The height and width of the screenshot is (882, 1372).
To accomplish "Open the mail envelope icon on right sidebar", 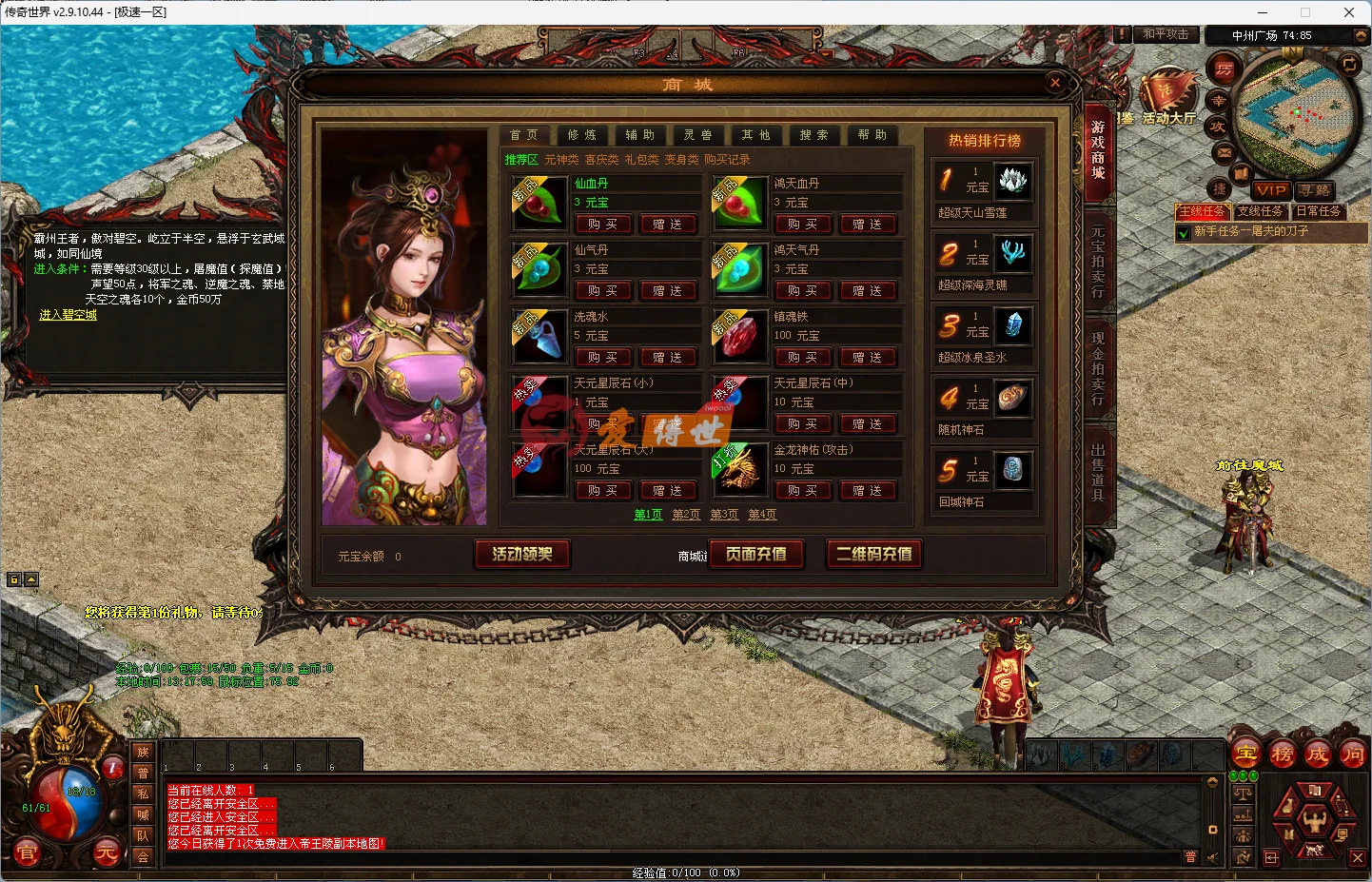I will tap(1224, 152).
